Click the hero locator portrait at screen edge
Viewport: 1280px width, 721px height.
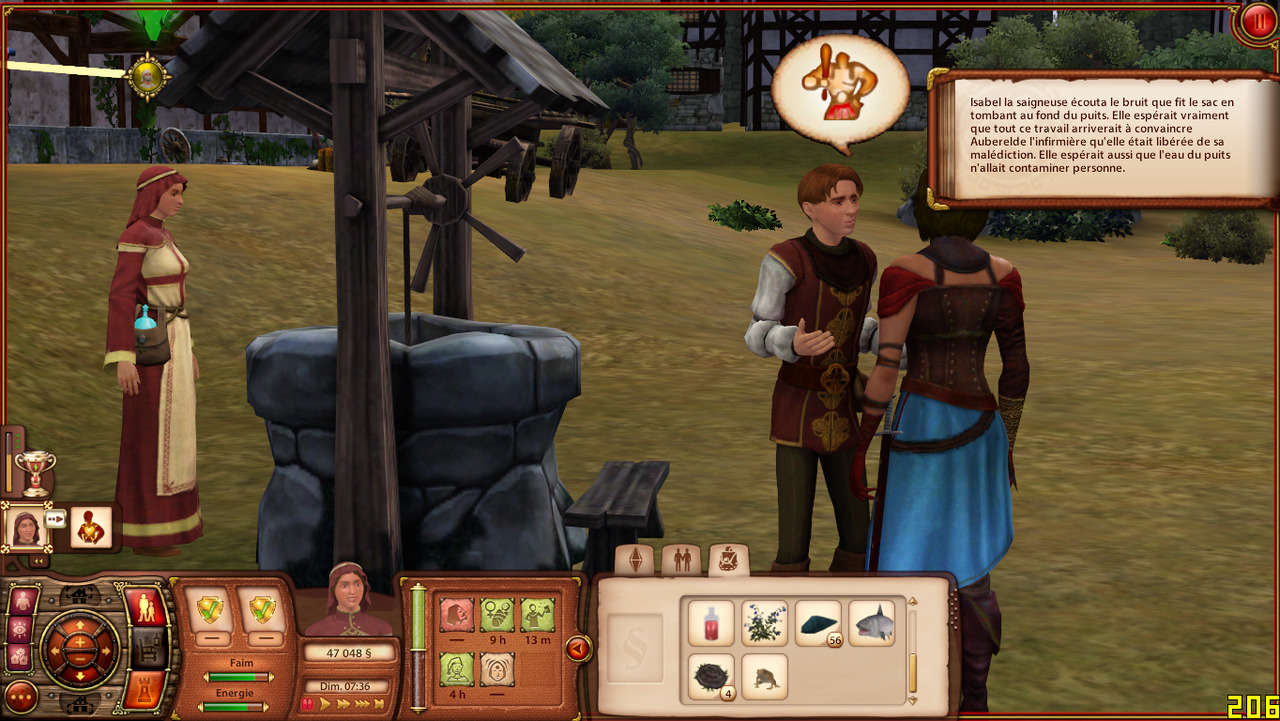pyautogui.click(x=148, y=77)
